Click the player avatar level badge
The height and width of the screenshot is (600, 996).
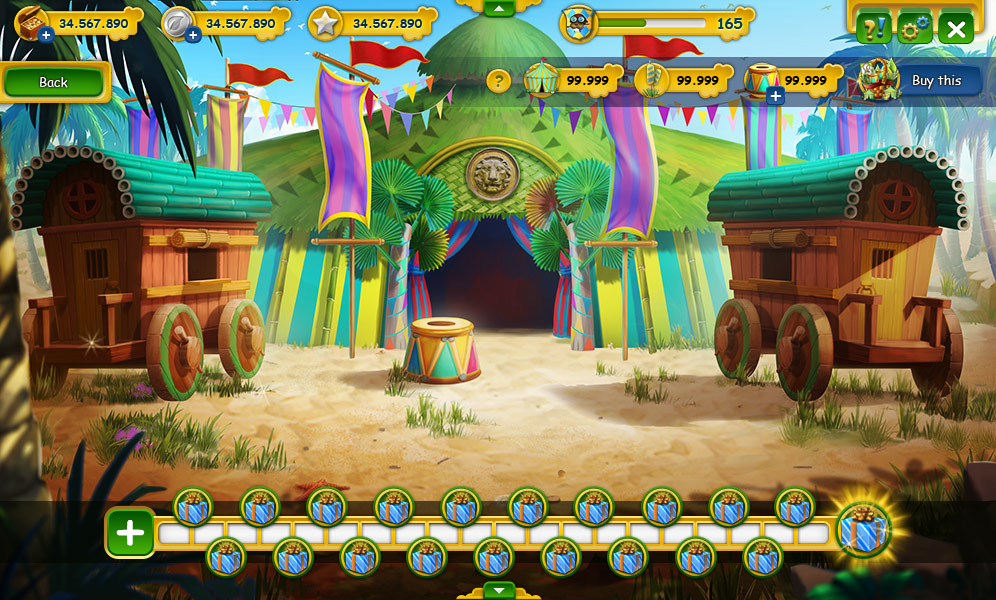point(578,23)
